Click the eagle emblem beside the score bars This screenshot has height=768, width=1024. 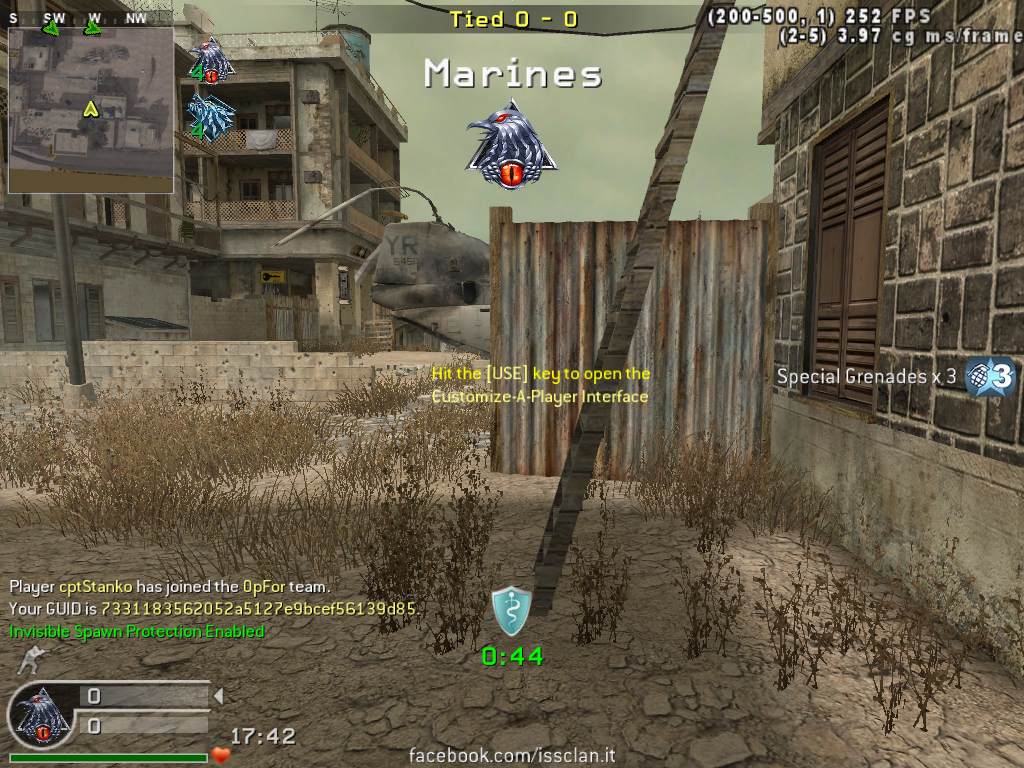(41, 715)
